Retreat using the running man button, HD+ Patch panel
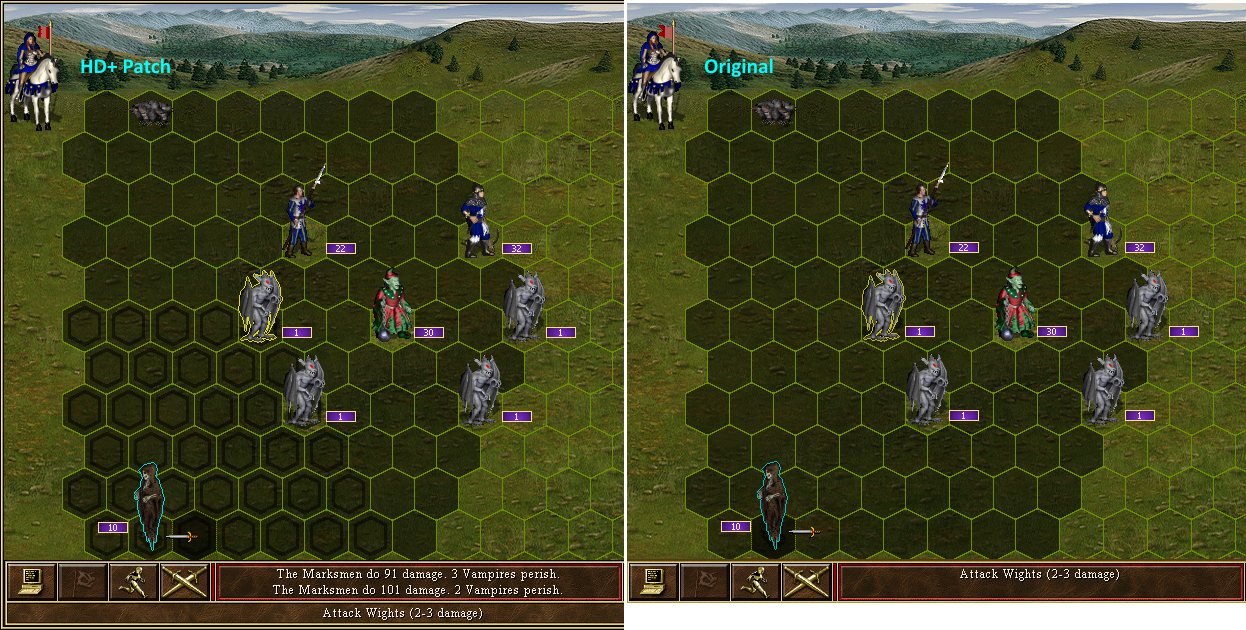Screen dimensions: 1246x630 [x=133, y=581]
